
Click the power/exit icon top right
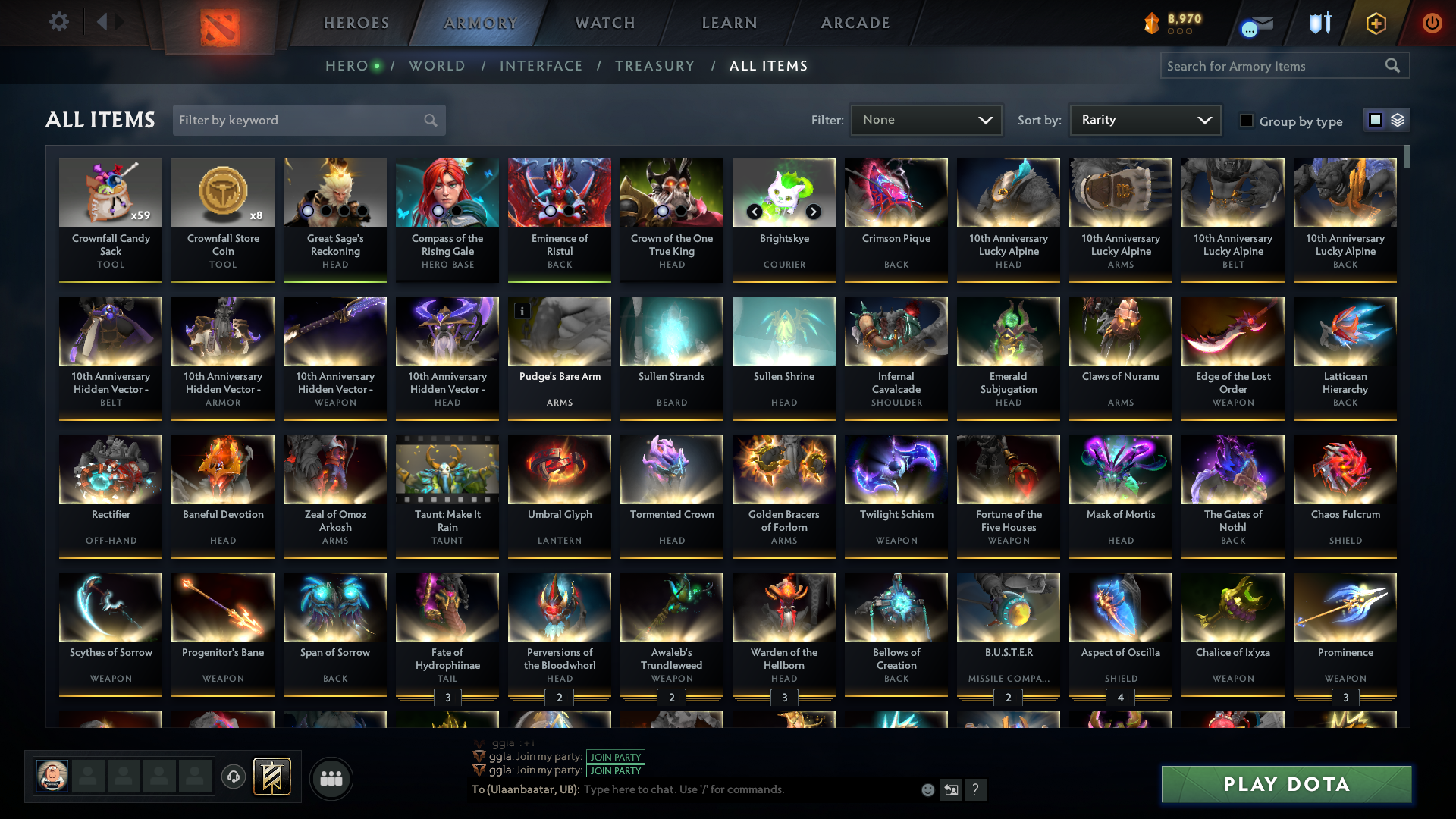click(1432, 23)
